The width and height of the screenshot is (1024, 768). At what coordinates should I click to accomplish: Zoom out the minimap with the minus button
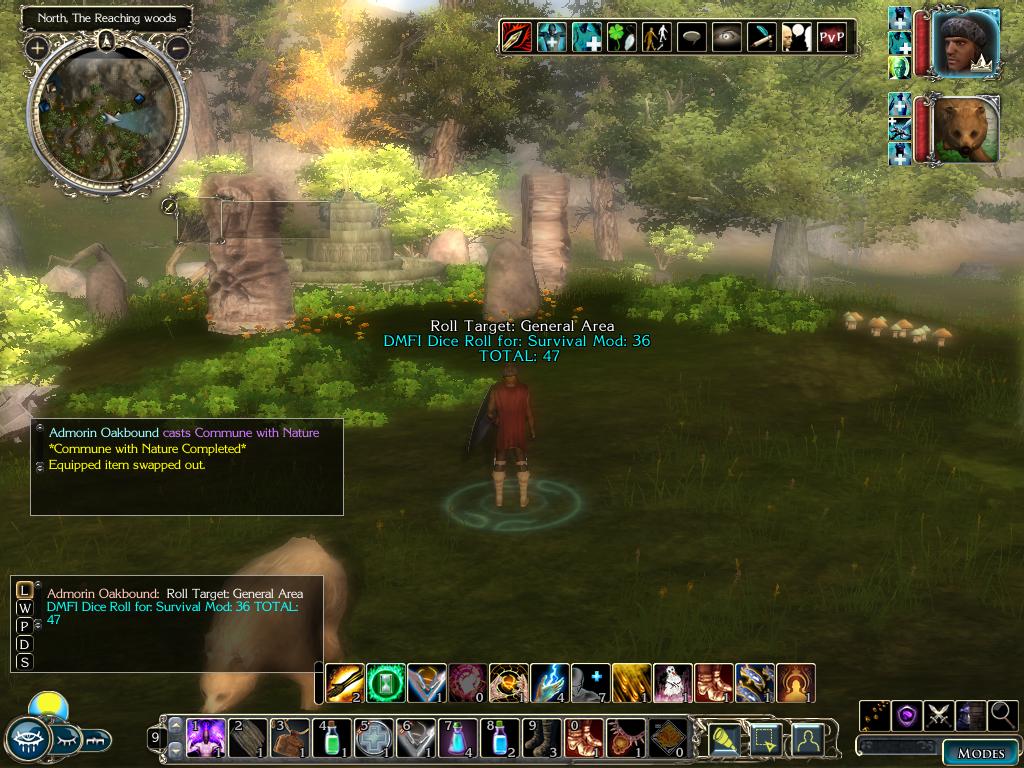(x=178, y=47)
